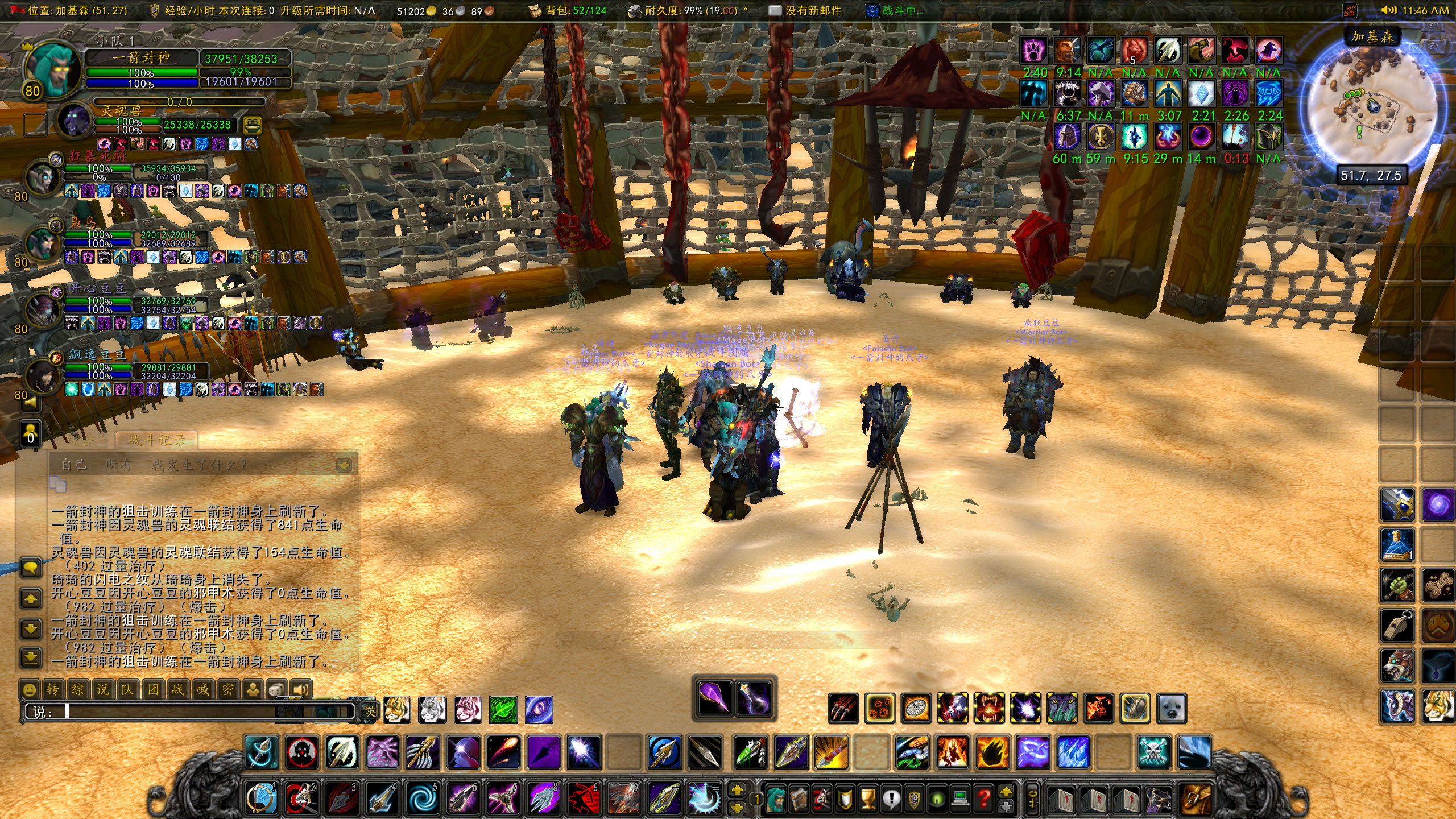Image resolution: width=1456 pixels, height=819 pixels.
Task: Target party member 狂暴死骑 portrait
Action: pos(43,177)
